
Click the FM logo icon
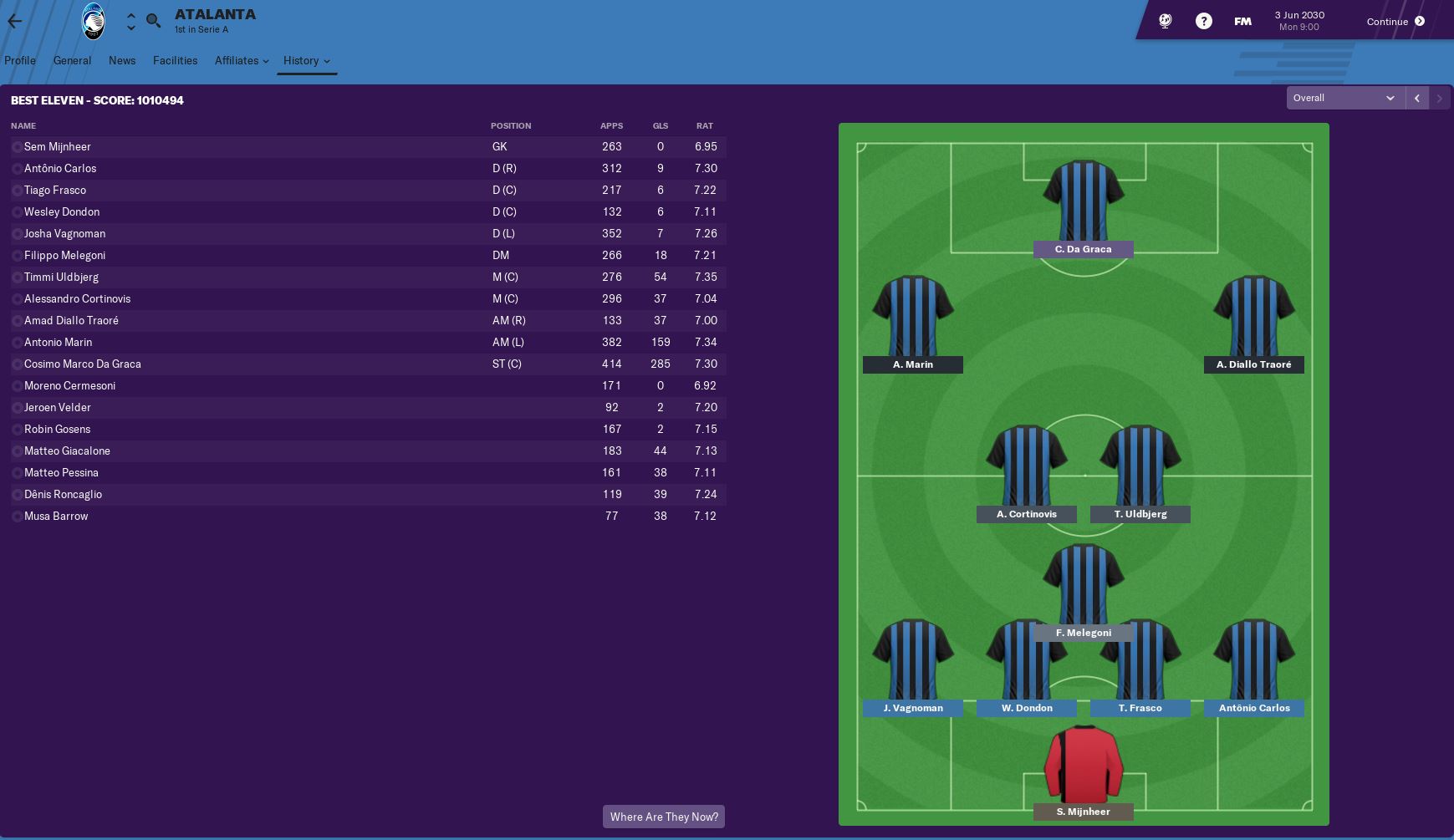pyautogui.click(x=1242, y=20)
